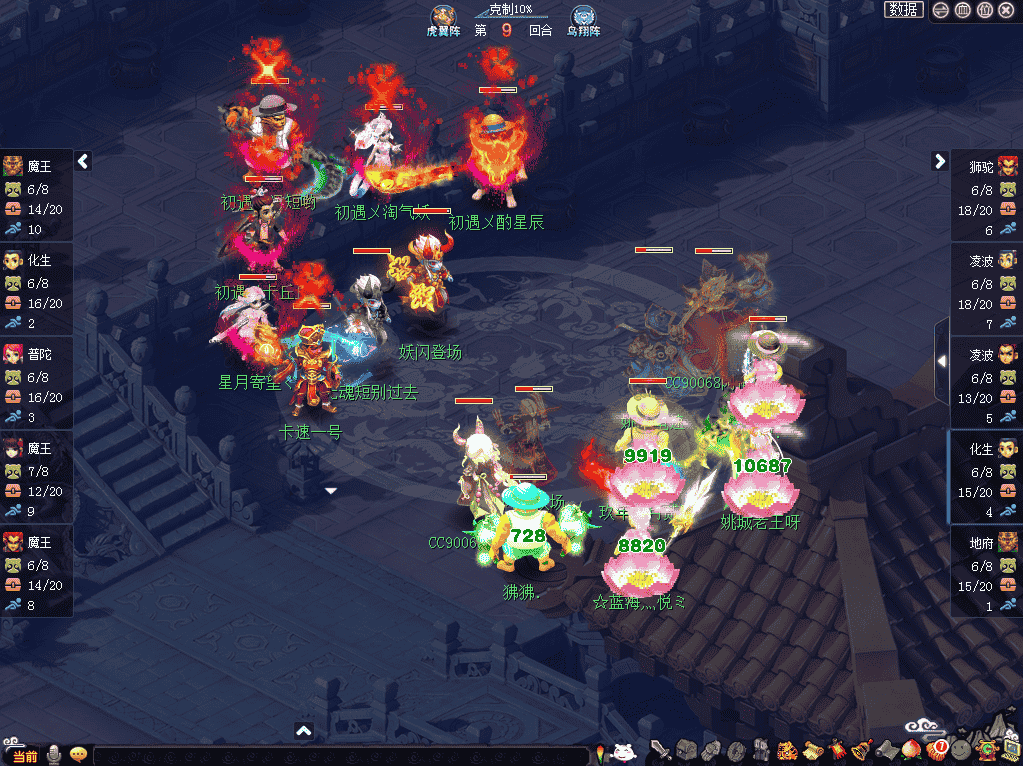Click the 虎翼阵 formation icon

tap(443, 18)
